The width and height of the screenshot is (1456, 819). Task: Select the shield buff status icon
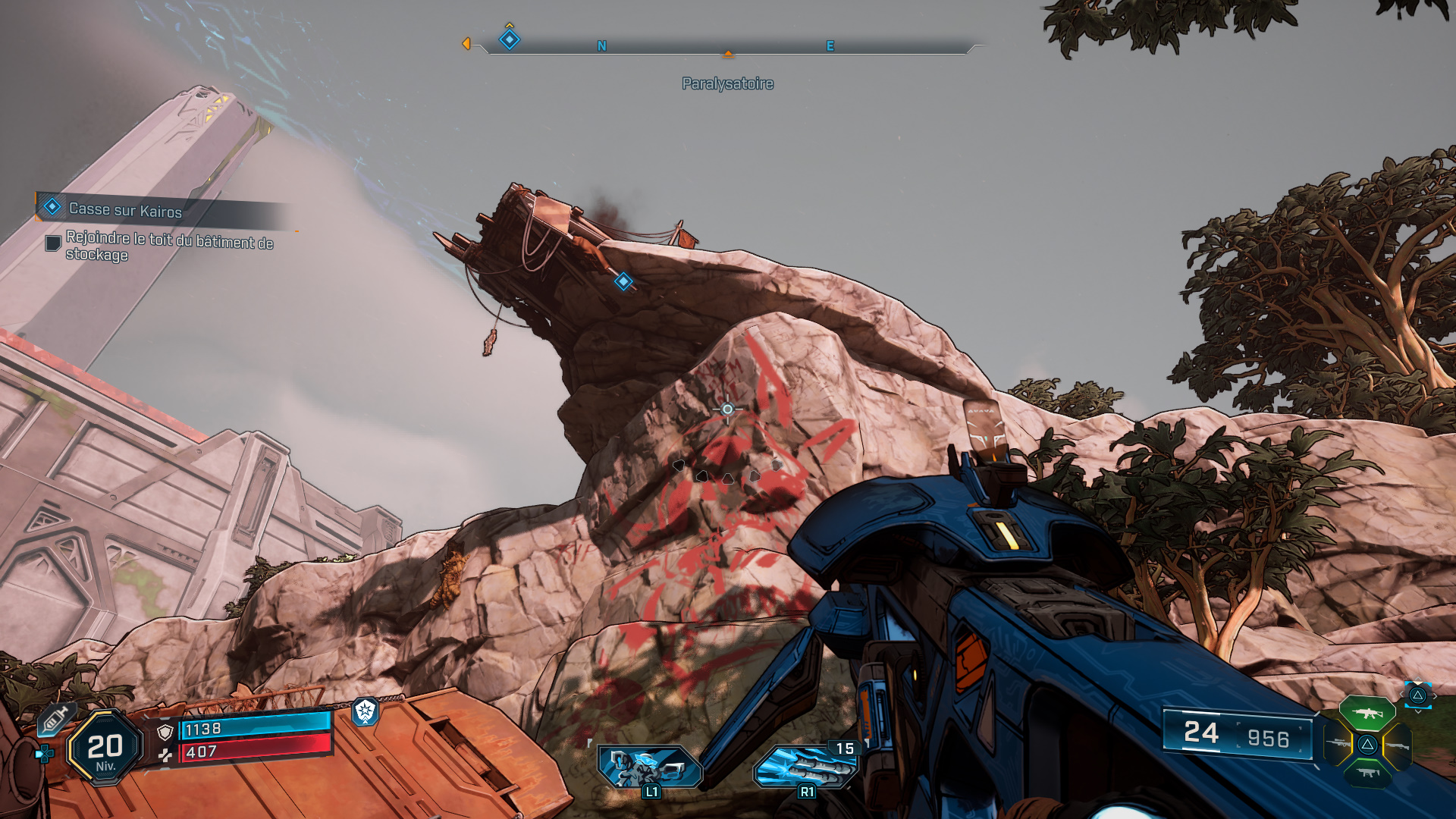(x=366, y=711)
